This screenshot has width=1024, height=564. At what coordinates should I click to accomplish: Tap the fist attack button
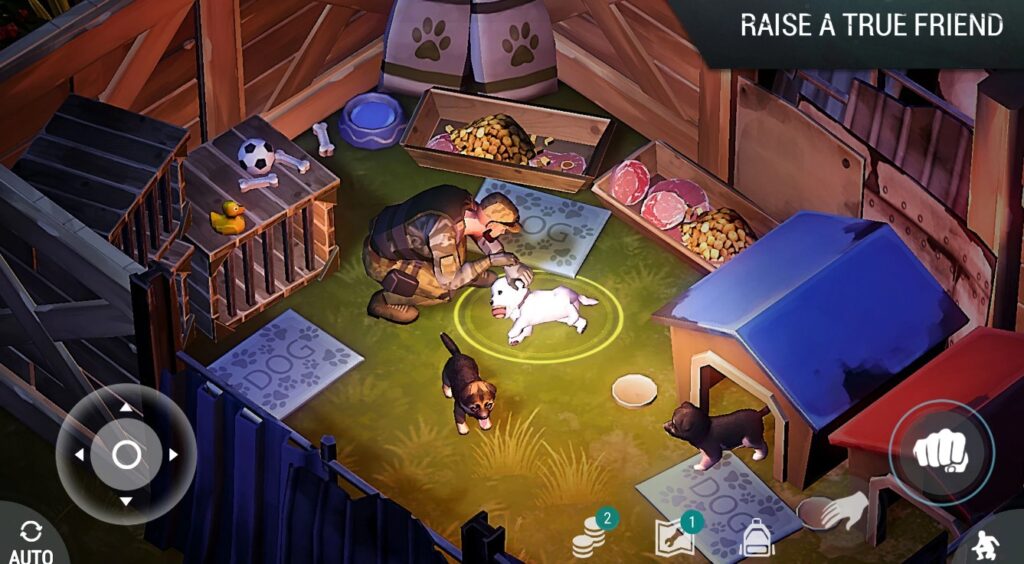(x=941, y=451)
